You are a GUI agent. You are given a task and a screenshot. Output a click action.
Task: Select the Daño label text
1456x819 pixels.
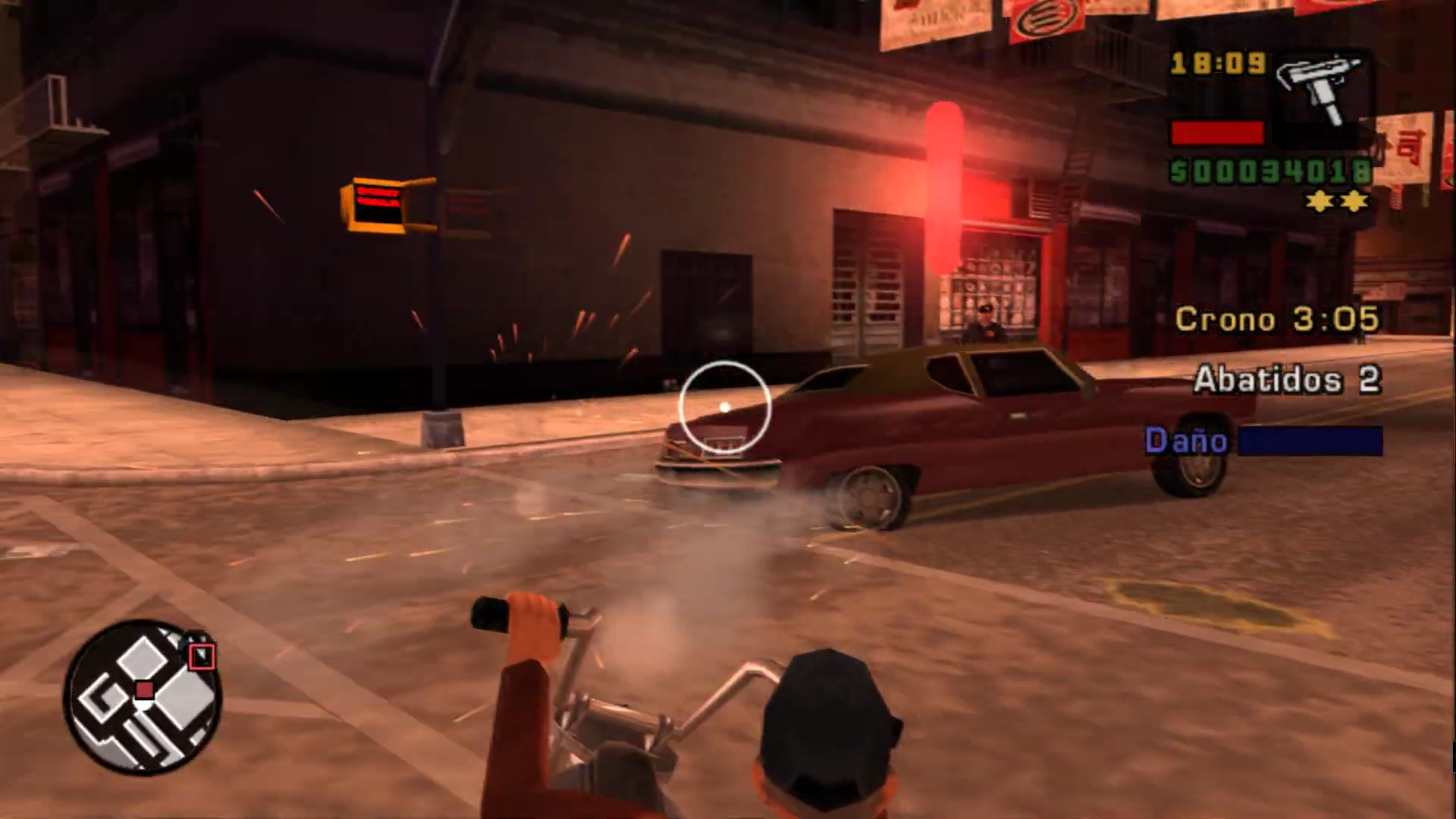pyautogui.click(x=1187, y=441)
